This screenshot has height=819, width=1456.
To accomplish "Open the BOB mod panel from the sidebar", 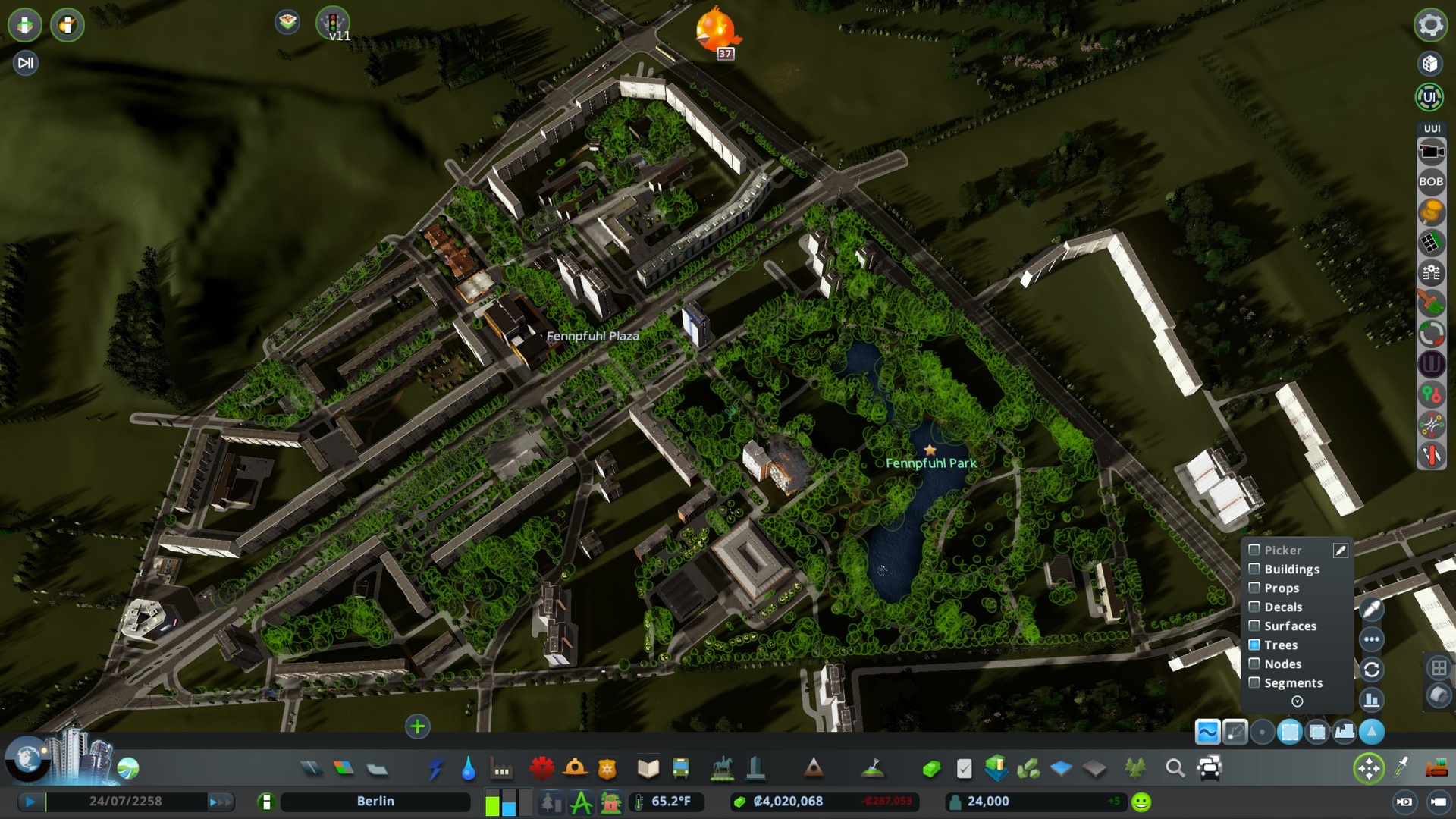I will (x=1432, y=182).
